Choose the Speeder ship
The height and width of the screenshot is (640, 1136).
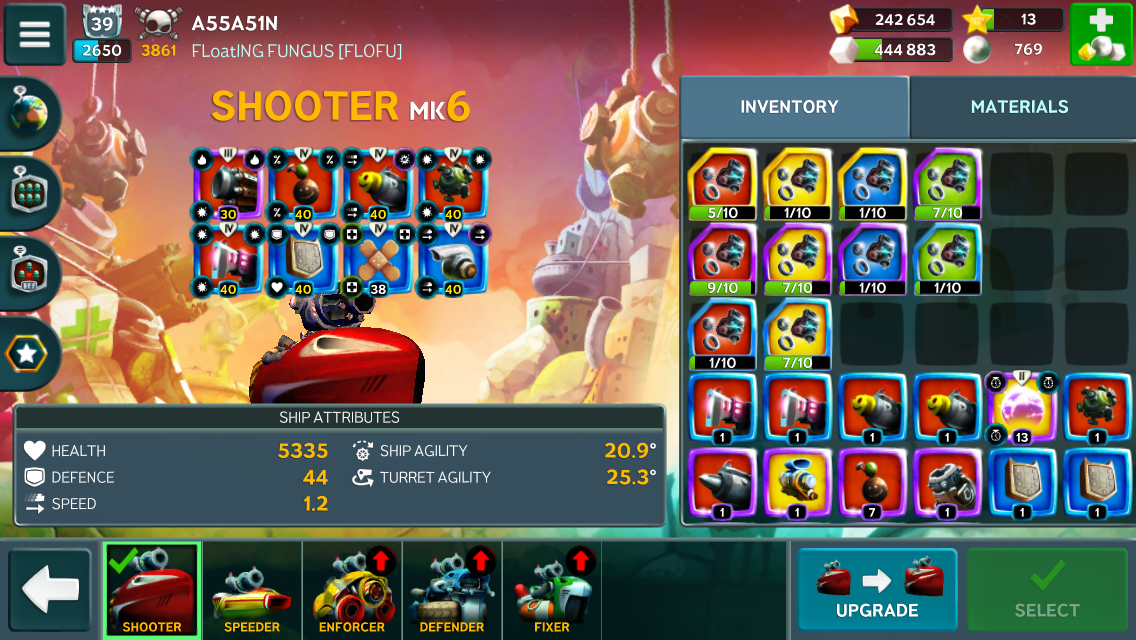(x=252, y=590)
